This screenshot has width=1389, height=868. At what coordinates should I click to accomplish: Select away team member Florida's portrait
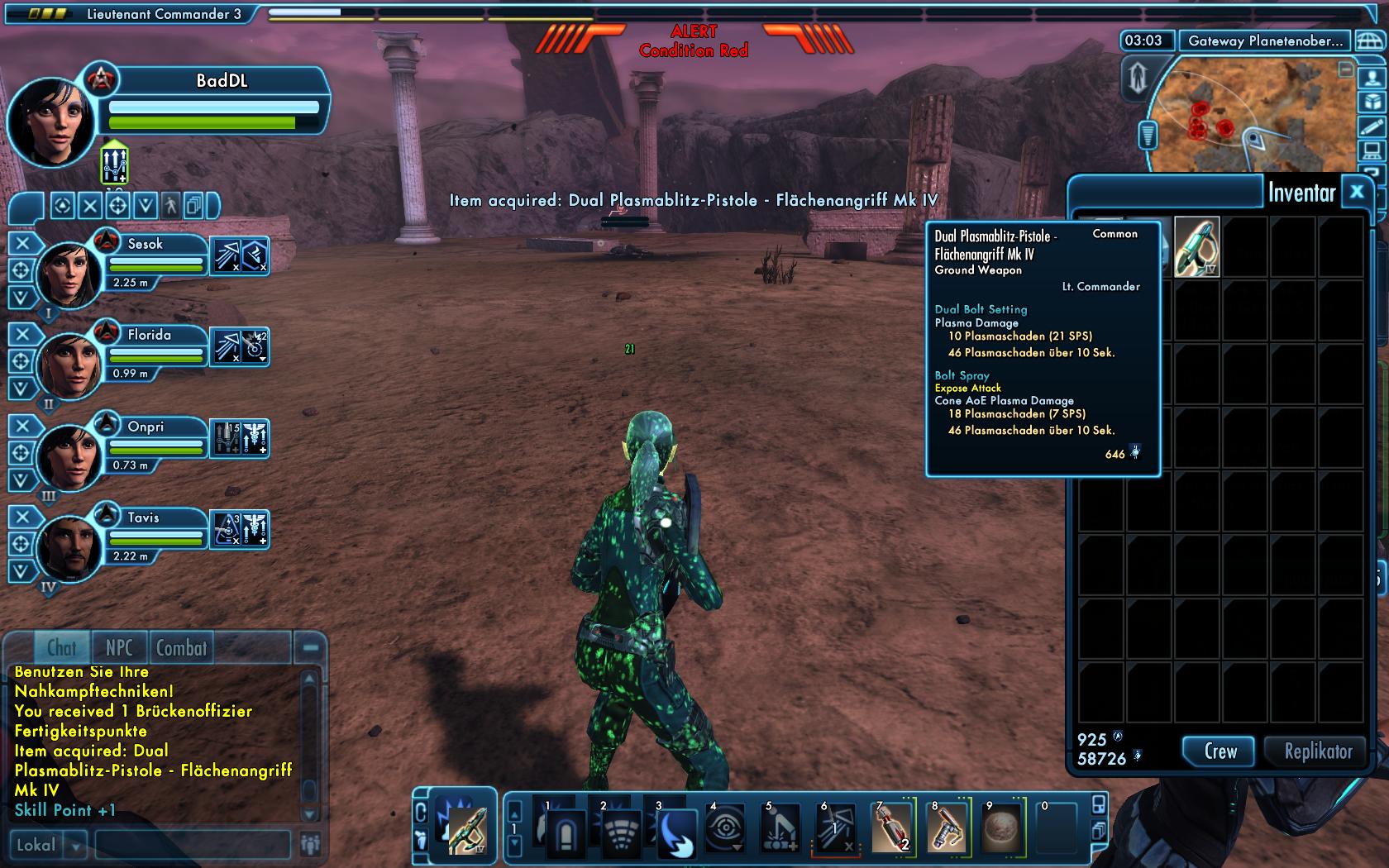[x=69, y=364]
